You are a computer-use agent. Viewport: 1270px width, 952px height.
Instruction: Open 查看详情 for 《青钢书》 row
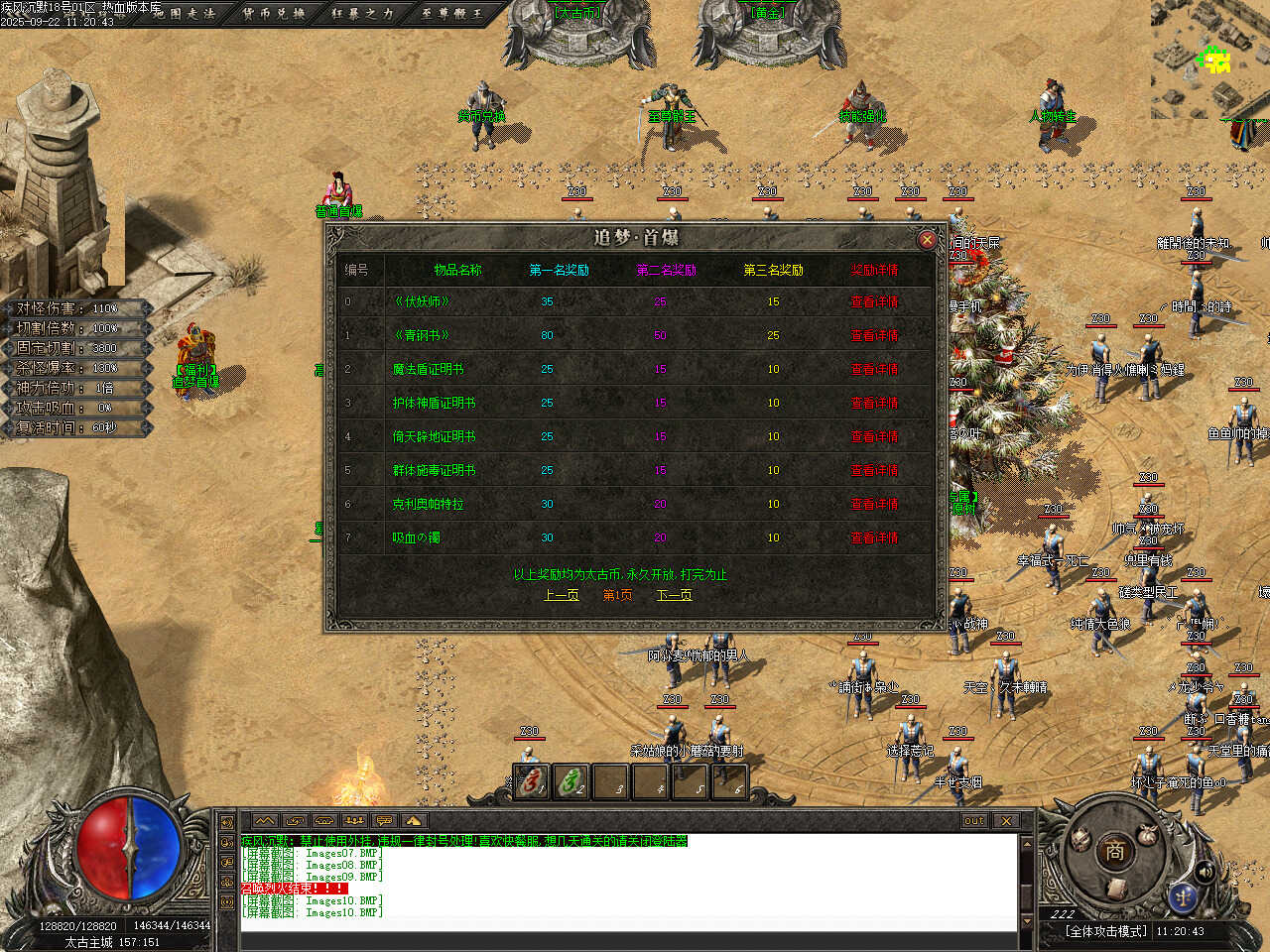pos(873,335)
